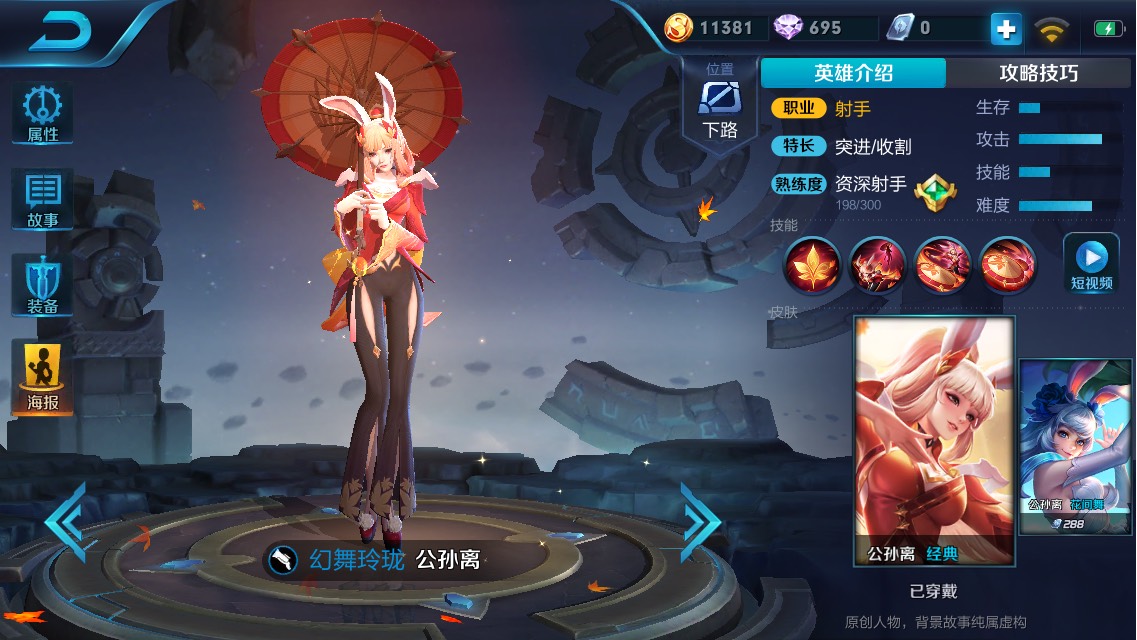Switch to the 攻略技巧 strategy tab
This screenshot has width=1137, height=640.
coord(1038,73)
